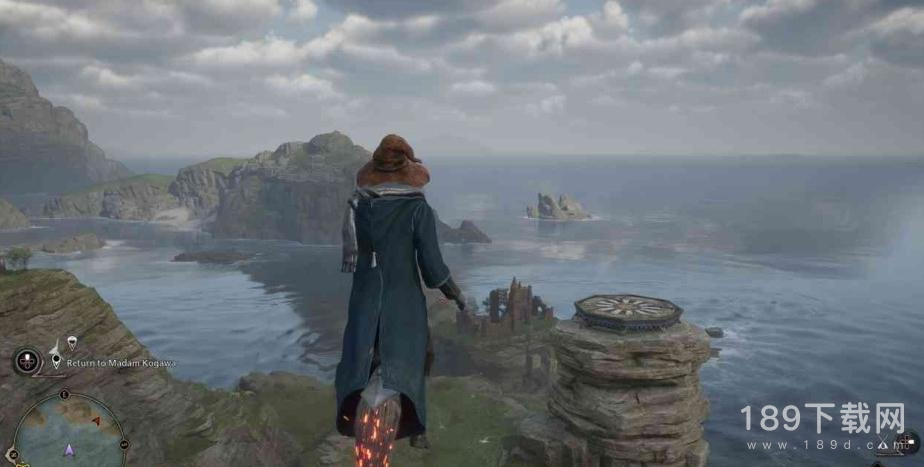
Task: Select the Return to Madam Kogawa objective
Action: [121, 363]
